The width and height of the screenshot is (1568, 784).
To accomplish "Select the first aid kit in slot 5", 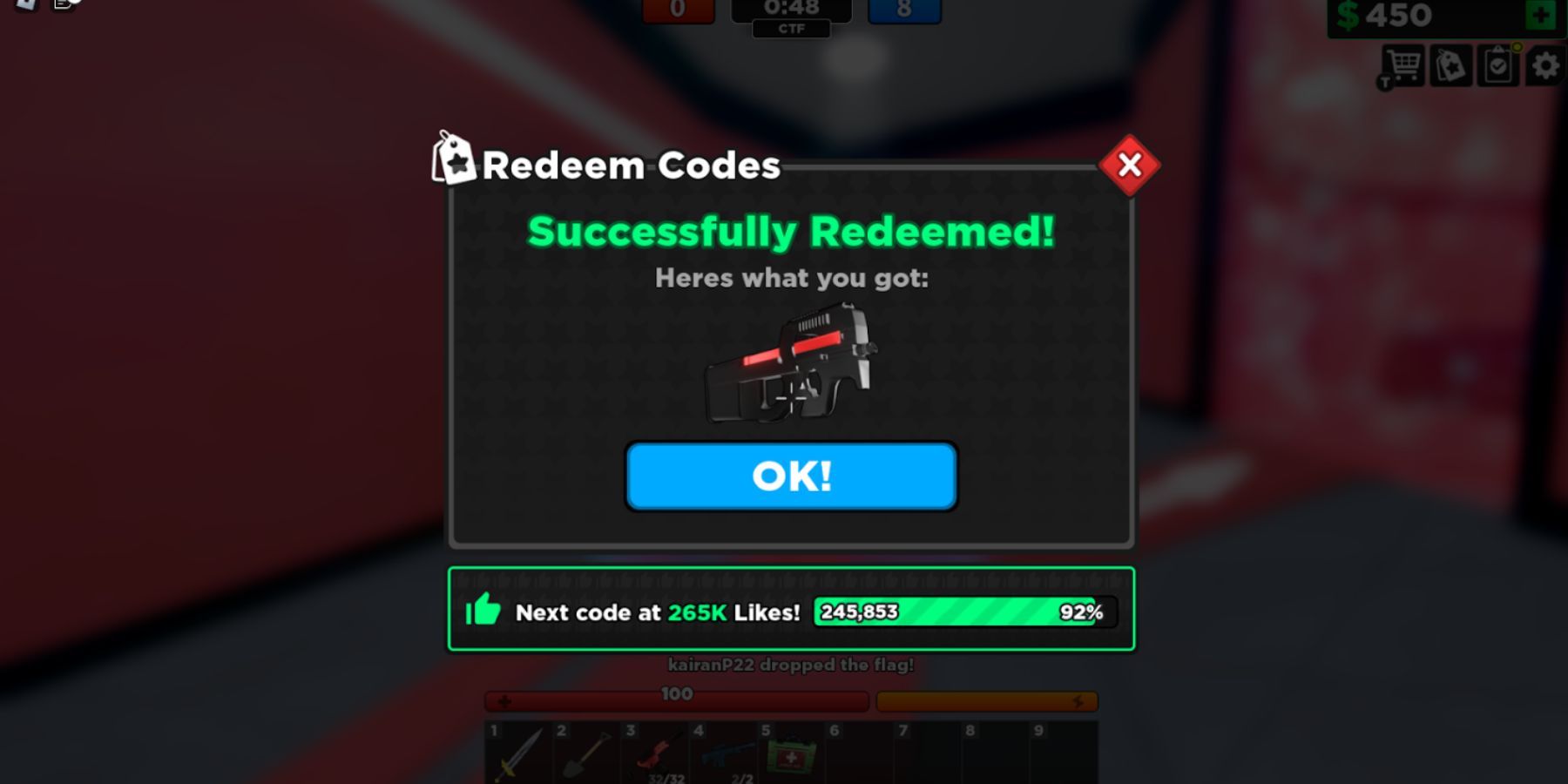I will click(x=788, y=754).
